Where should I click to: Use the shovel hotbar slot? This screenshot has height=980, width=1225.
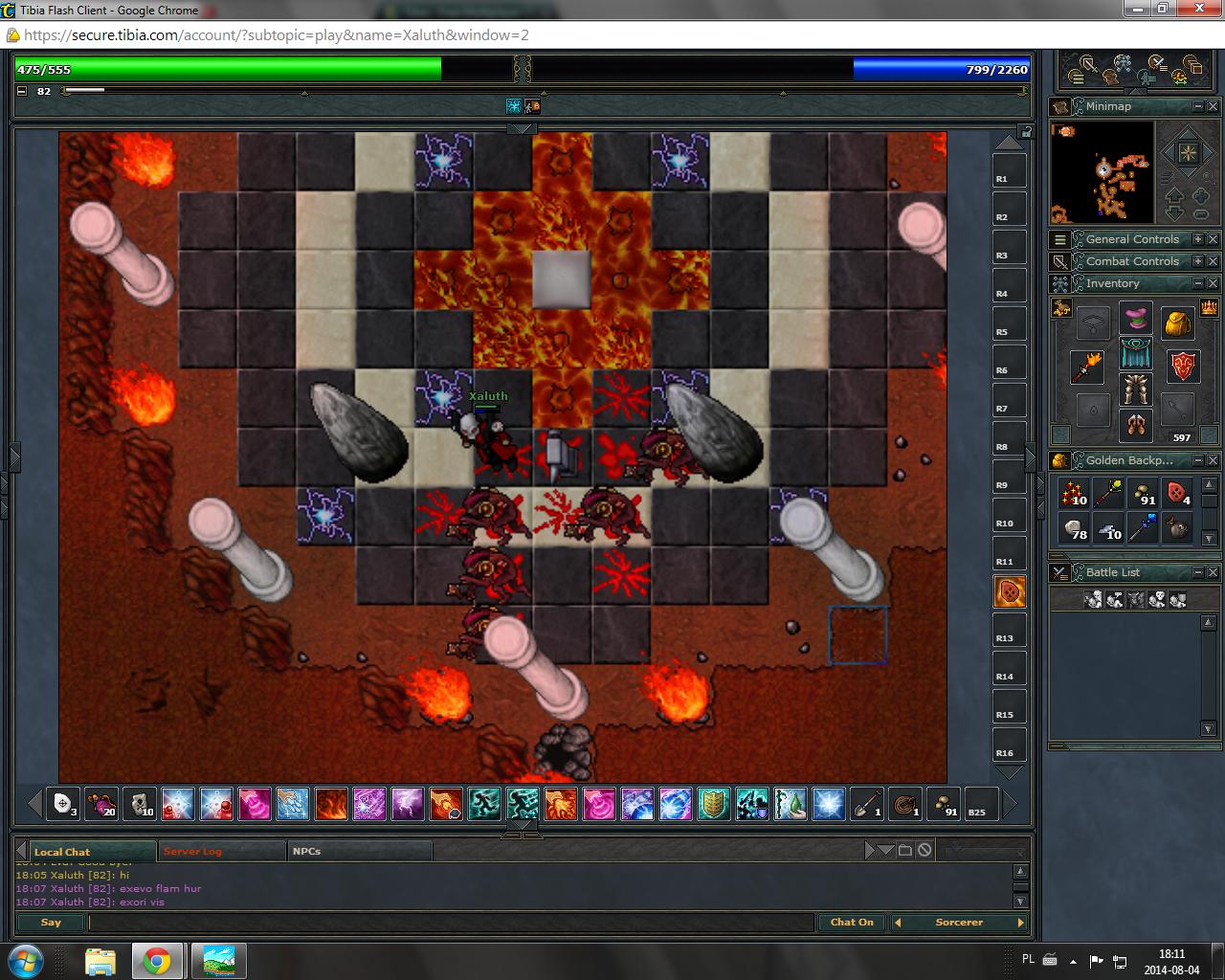coord(867,804)
